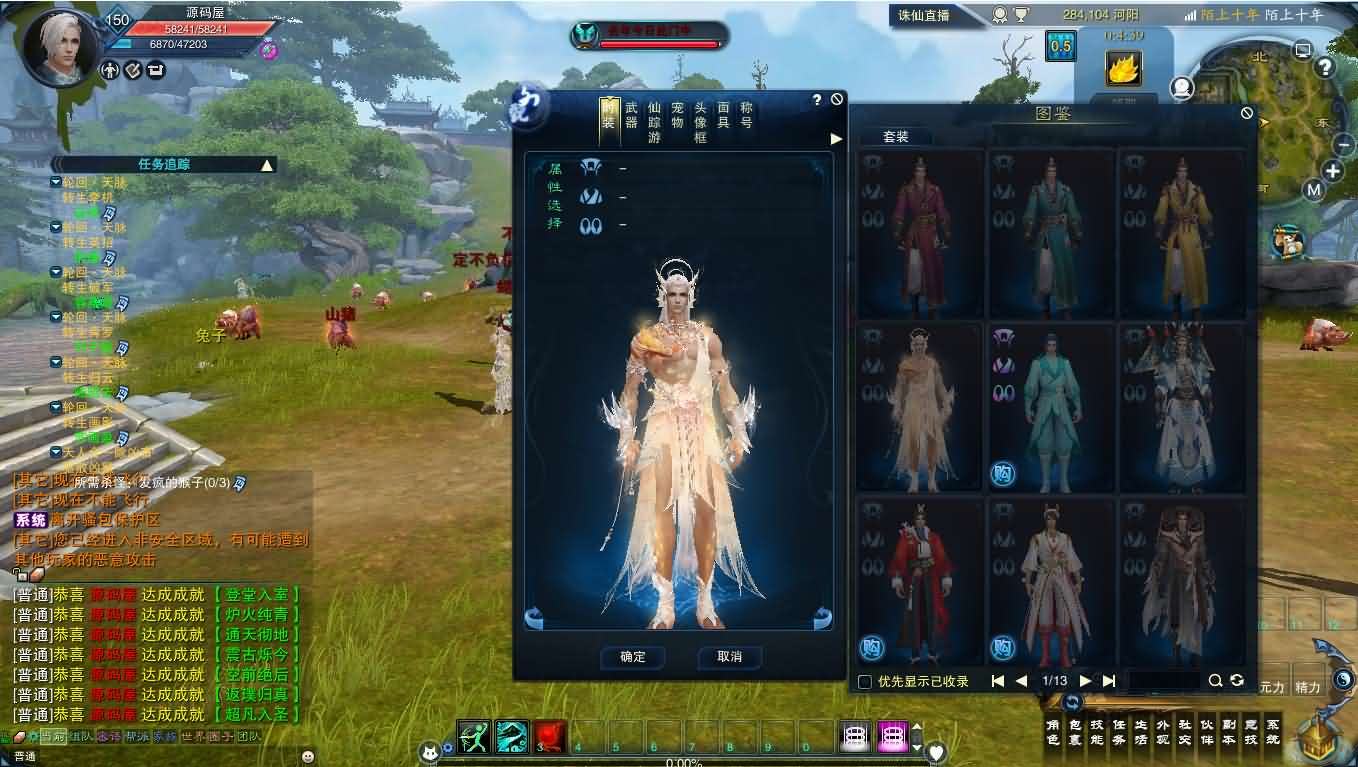Toggle 优先显示已收录 checkbox
1358x767 pixels.
pyautogui.click(x=865, y=682)
